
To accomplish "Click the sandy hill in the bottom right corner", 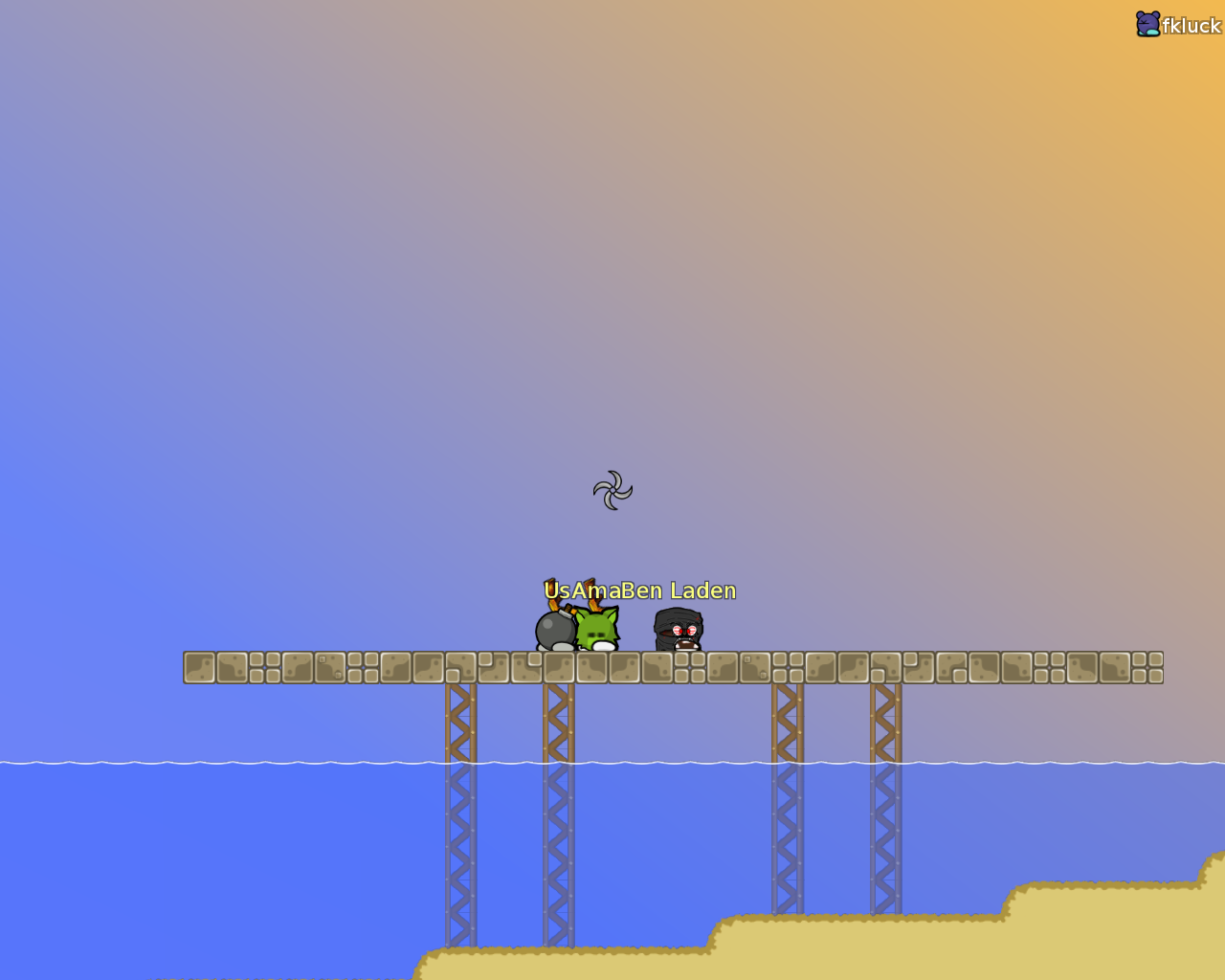I will (1101, 938).
